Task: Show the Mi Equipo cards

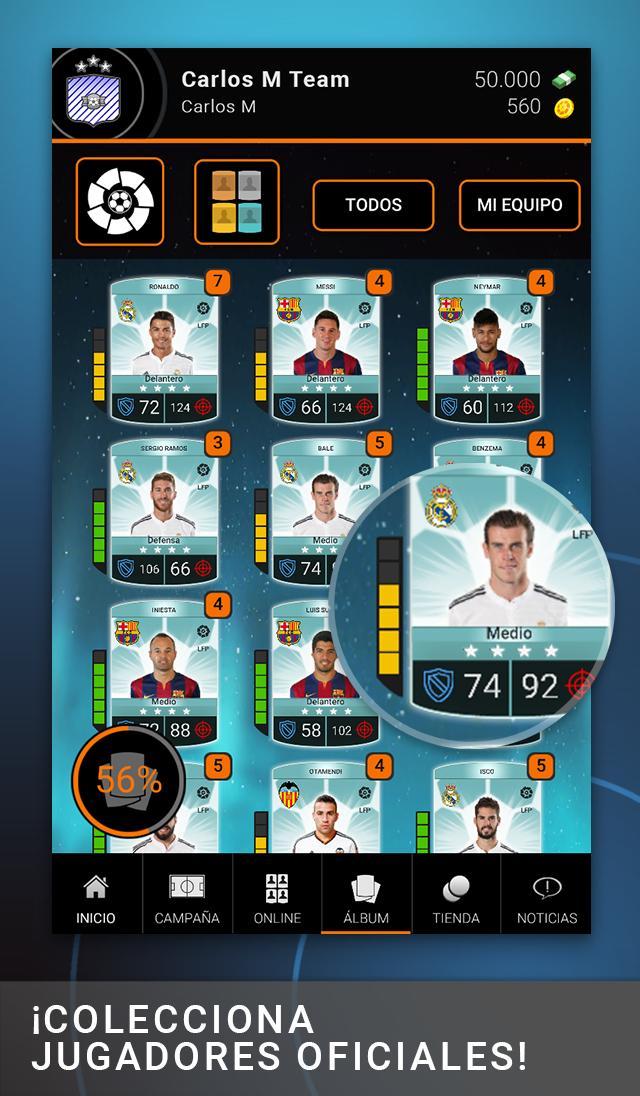Action: [x=519, y=205]
